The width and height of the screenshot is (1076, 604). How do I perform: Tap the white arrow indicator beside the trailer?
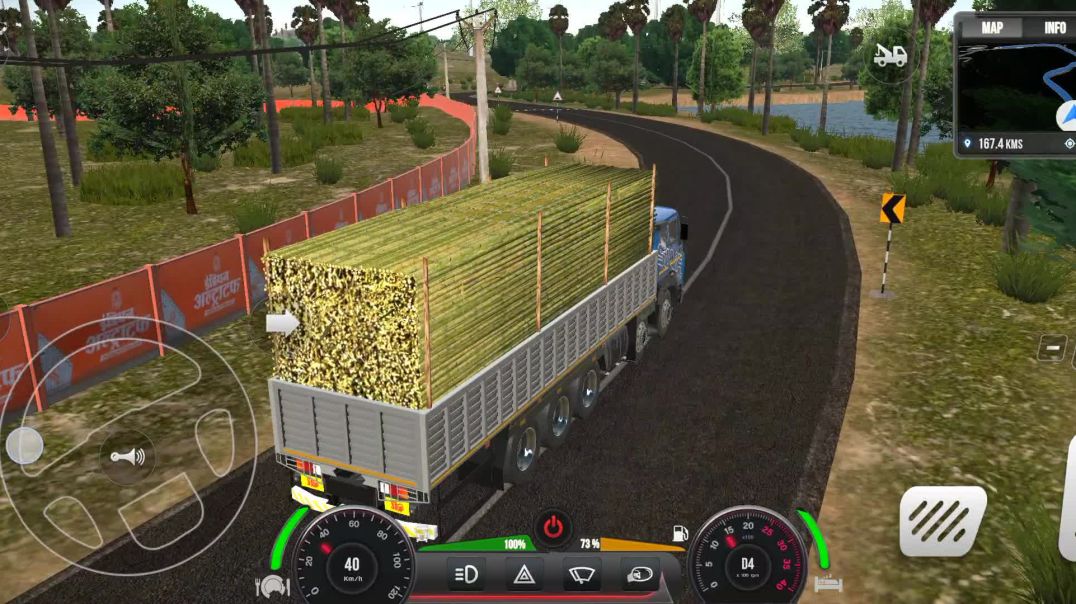(282, 323)
